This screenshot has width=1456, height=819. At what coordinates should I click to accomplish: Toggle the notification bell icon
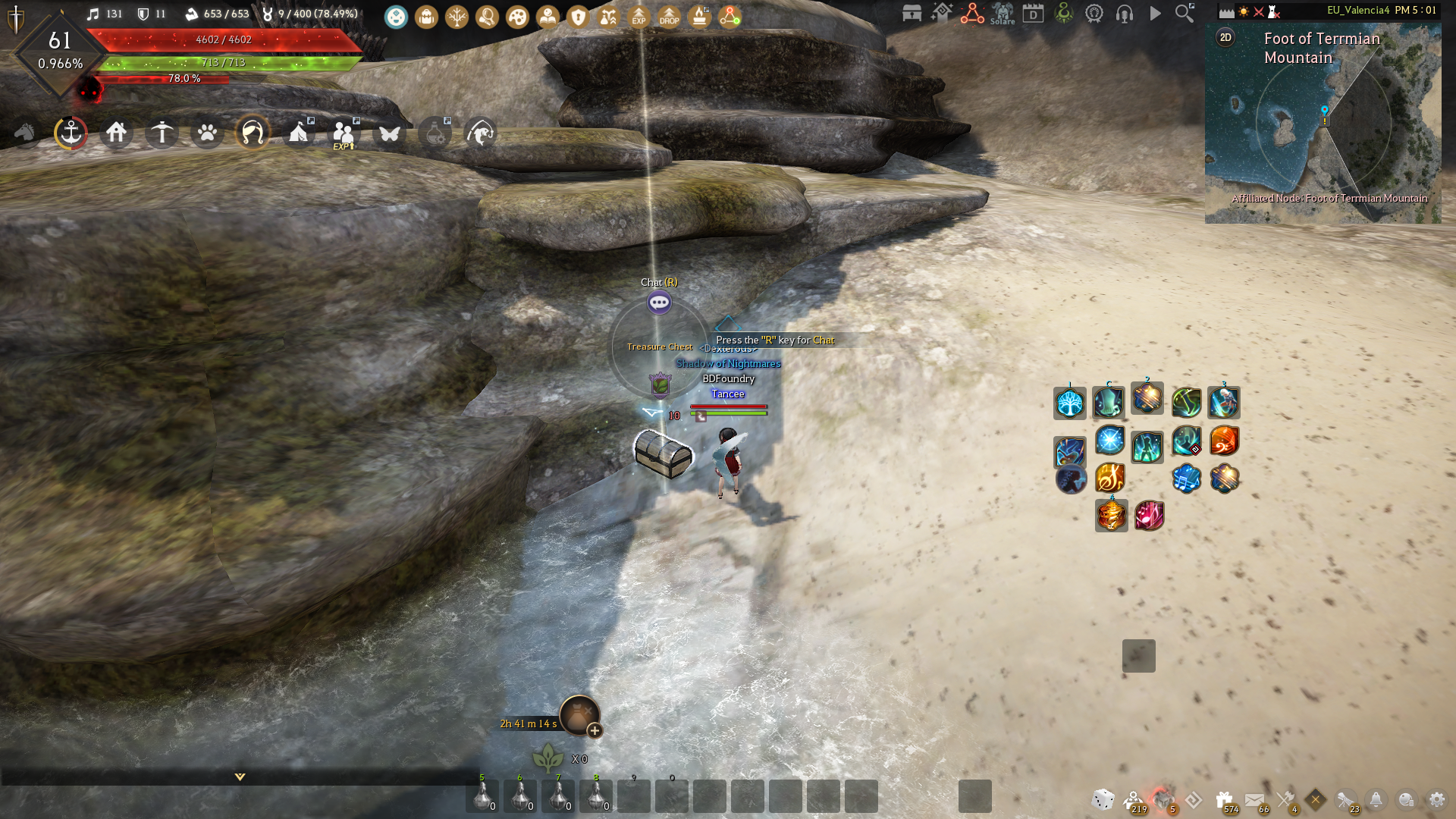1375,799
